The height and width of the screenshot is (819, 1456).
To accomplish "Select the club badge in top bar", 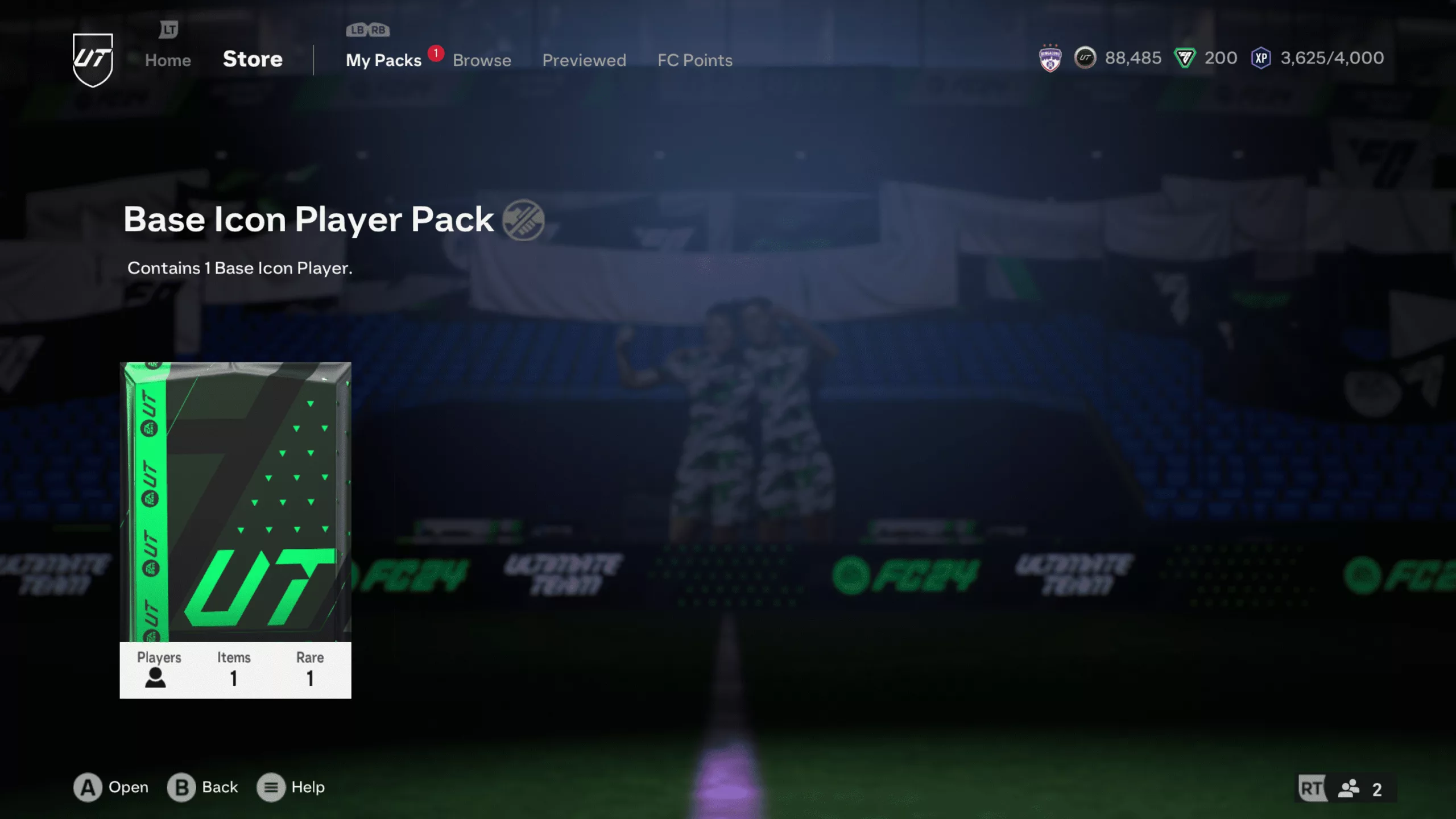I will click(x=1049, y=57).
